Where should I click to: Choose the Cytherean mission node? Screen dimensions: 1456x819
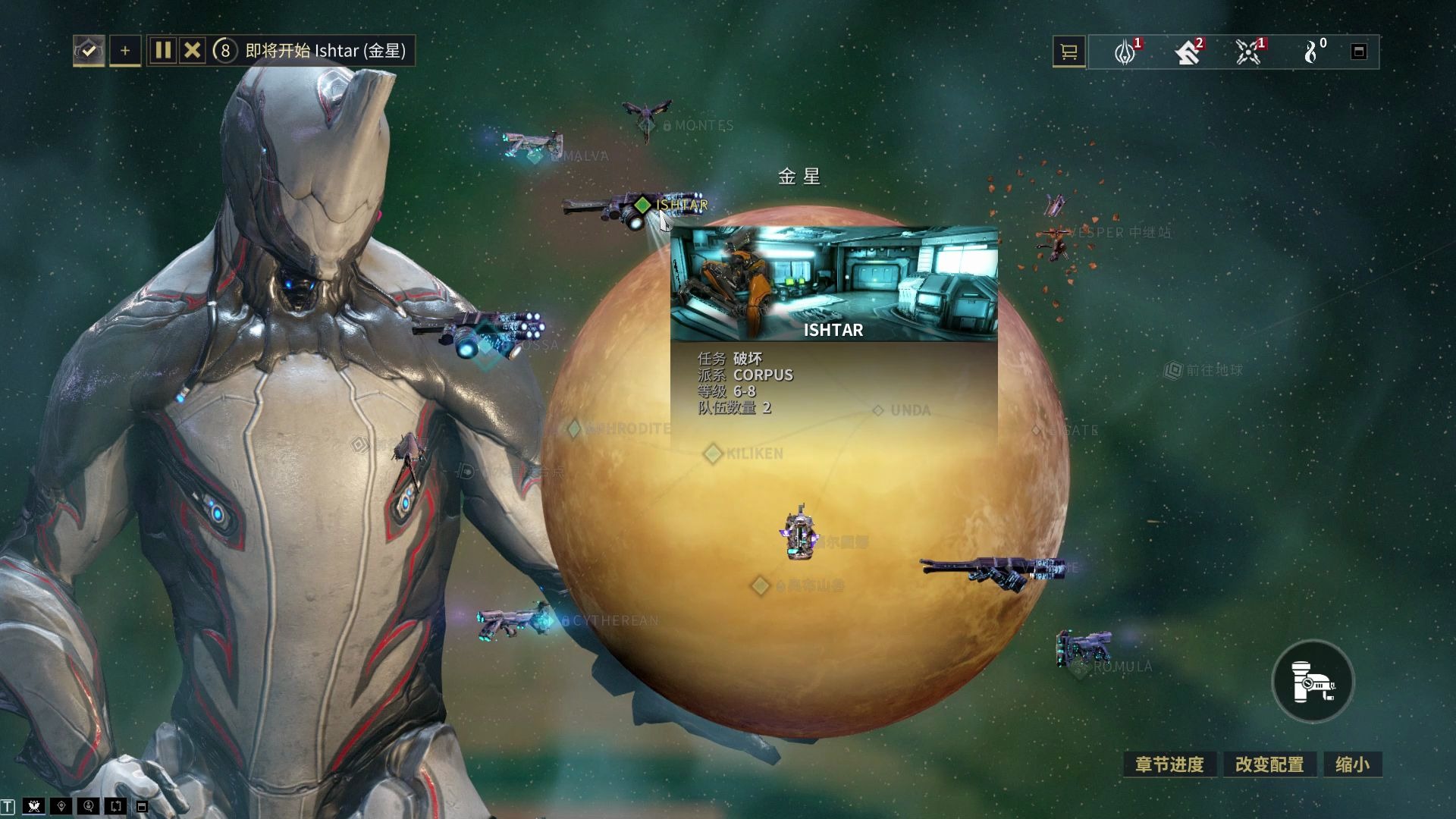click(x=565, y=621)
